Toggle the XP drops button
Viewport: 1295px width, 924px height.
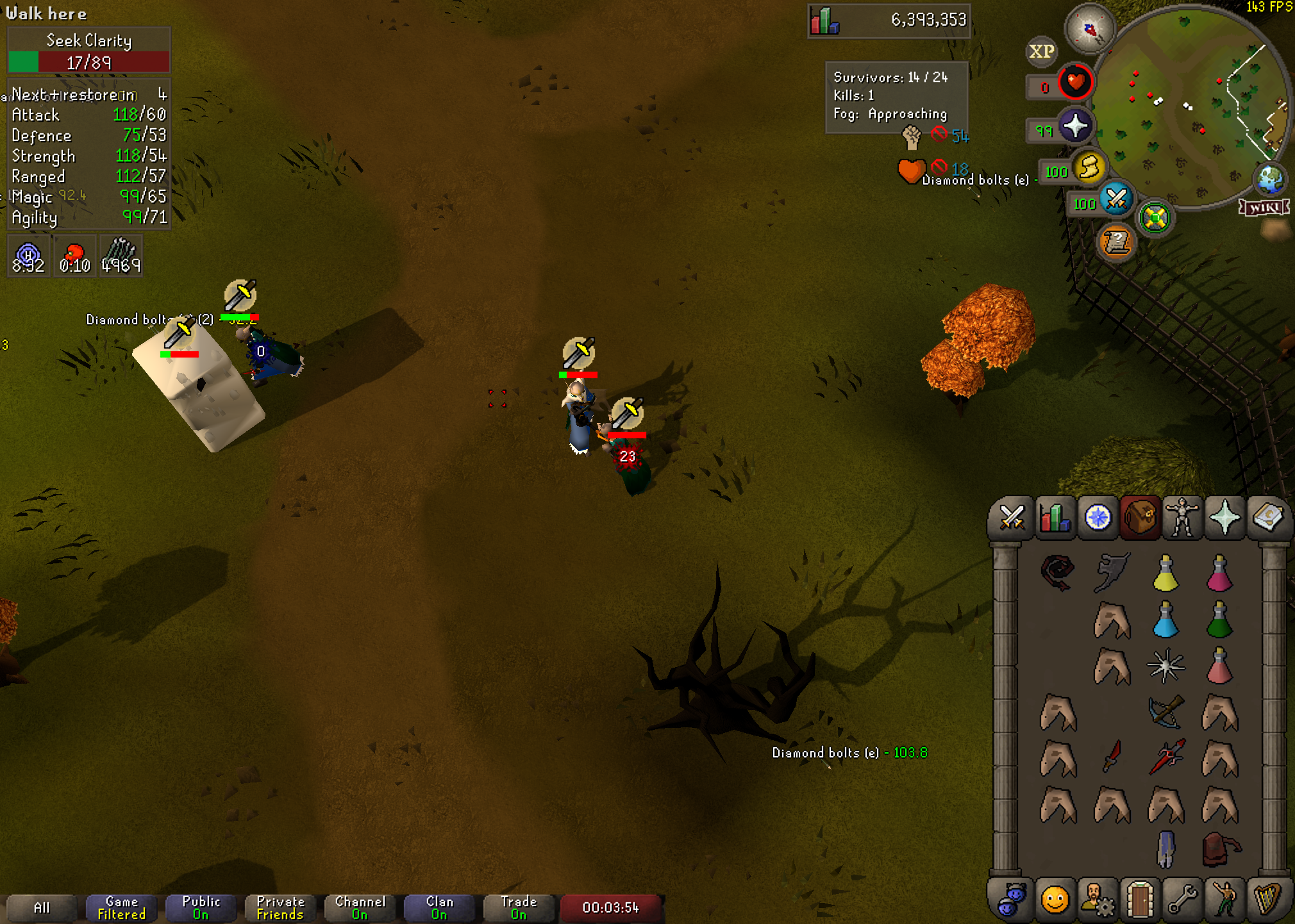point(1041,51)
